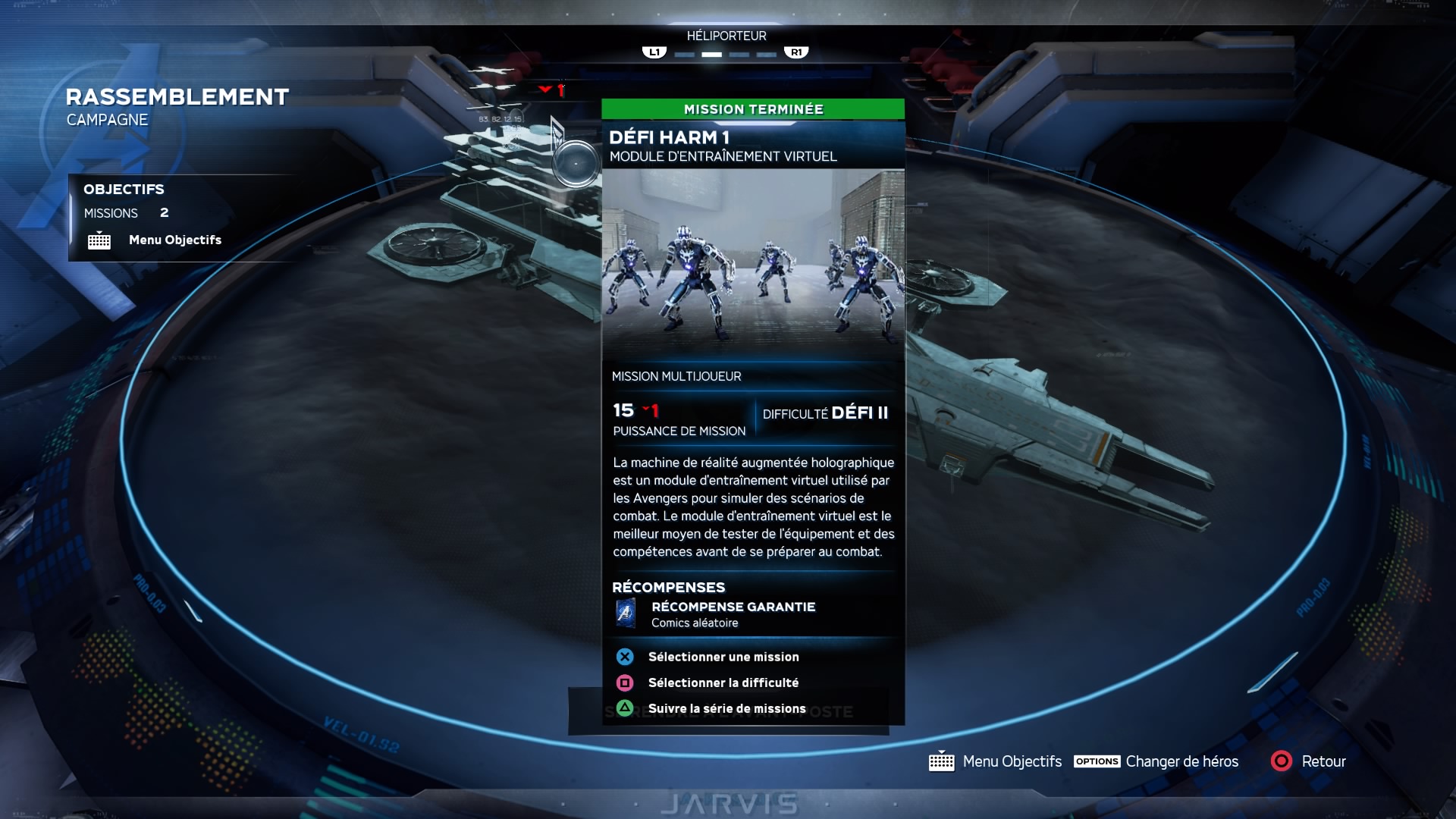The height and width of the screenshot is (819, 1456).
Task: Open "Sélectionner la difficulté" option
Action: click(x=723, y=682)
